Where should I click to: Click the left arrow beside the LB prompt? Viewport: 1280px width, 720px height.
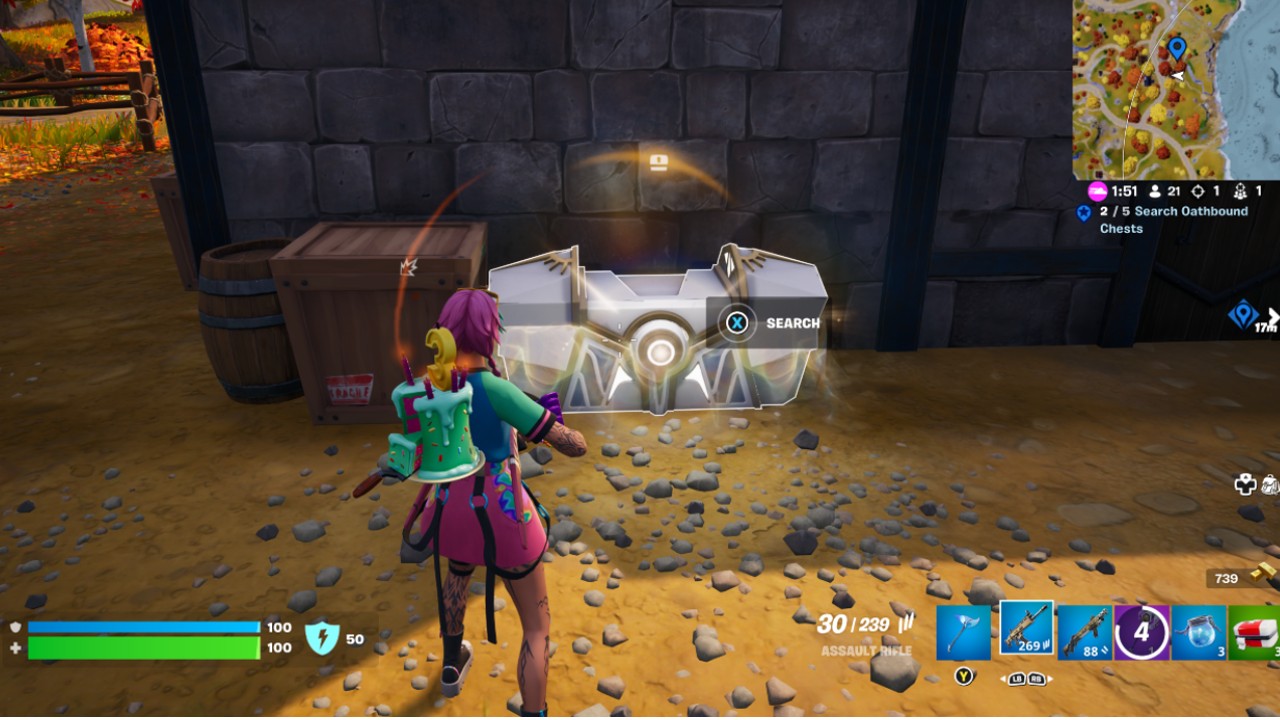pos(1004,679)
